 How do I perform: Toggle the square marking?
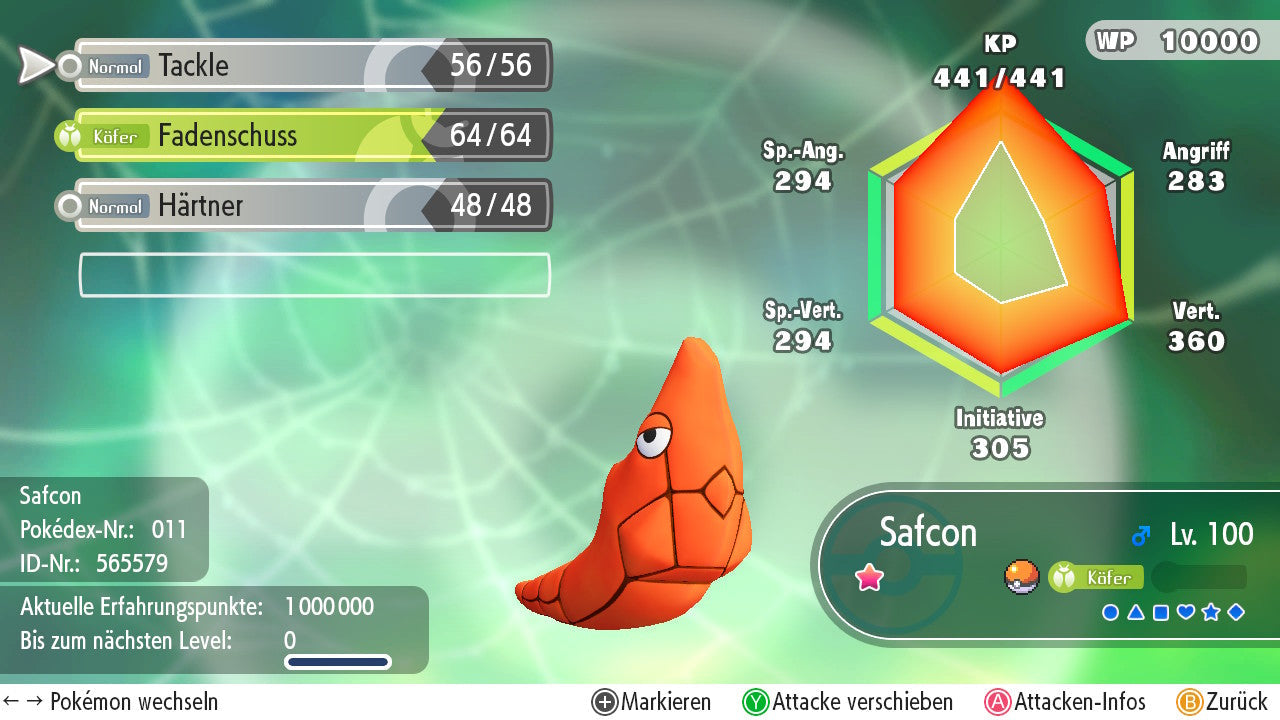click(x=1160, y=612)
